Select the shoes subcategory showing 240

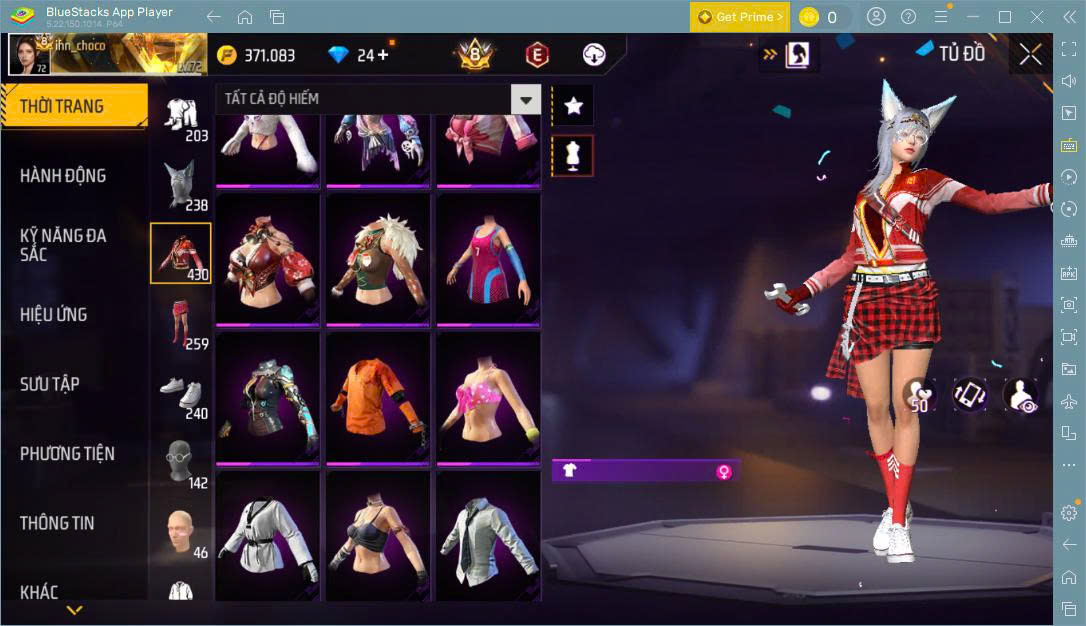click(181, 397)
